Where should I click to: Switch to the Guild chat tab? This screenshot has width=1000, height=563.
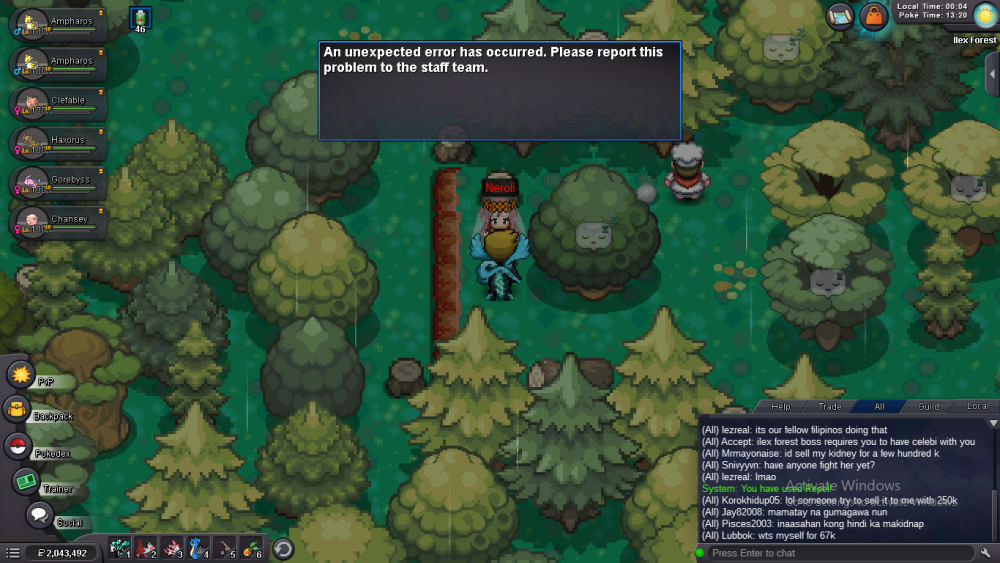click(x=929, y=407)
